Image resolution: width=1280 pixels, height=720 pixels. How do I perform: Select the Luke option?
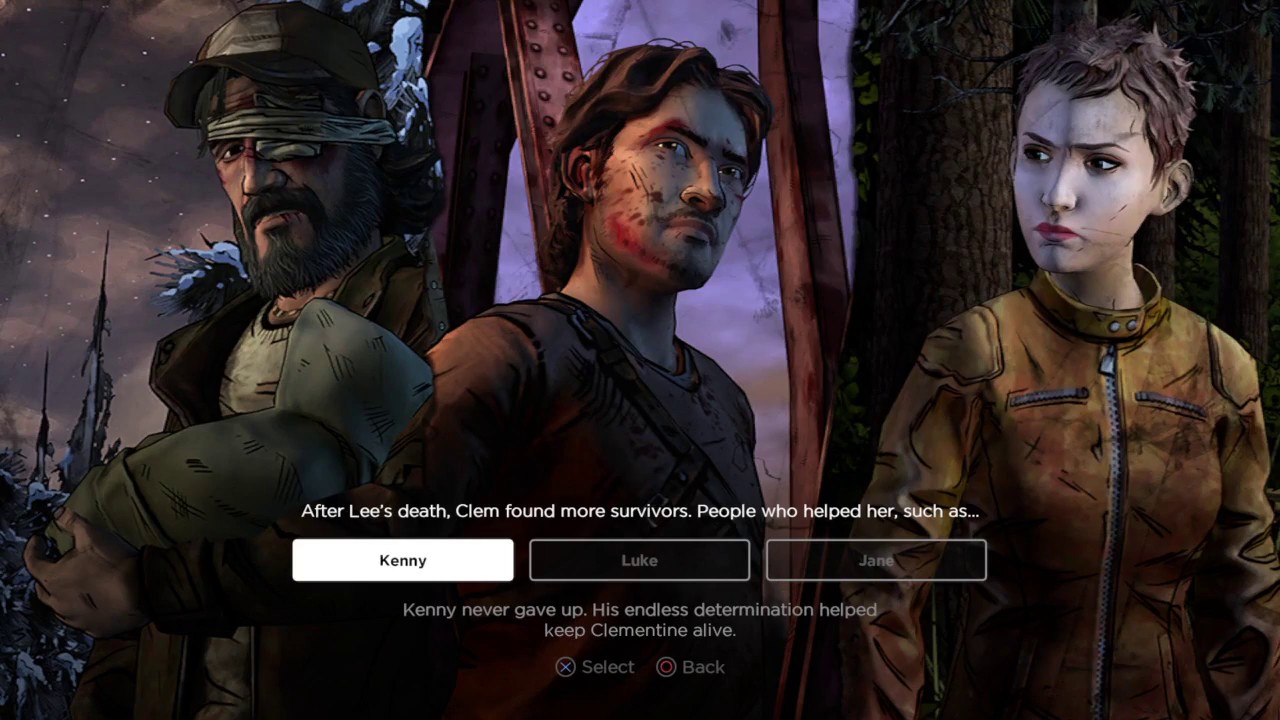click(x=639, y=560)
